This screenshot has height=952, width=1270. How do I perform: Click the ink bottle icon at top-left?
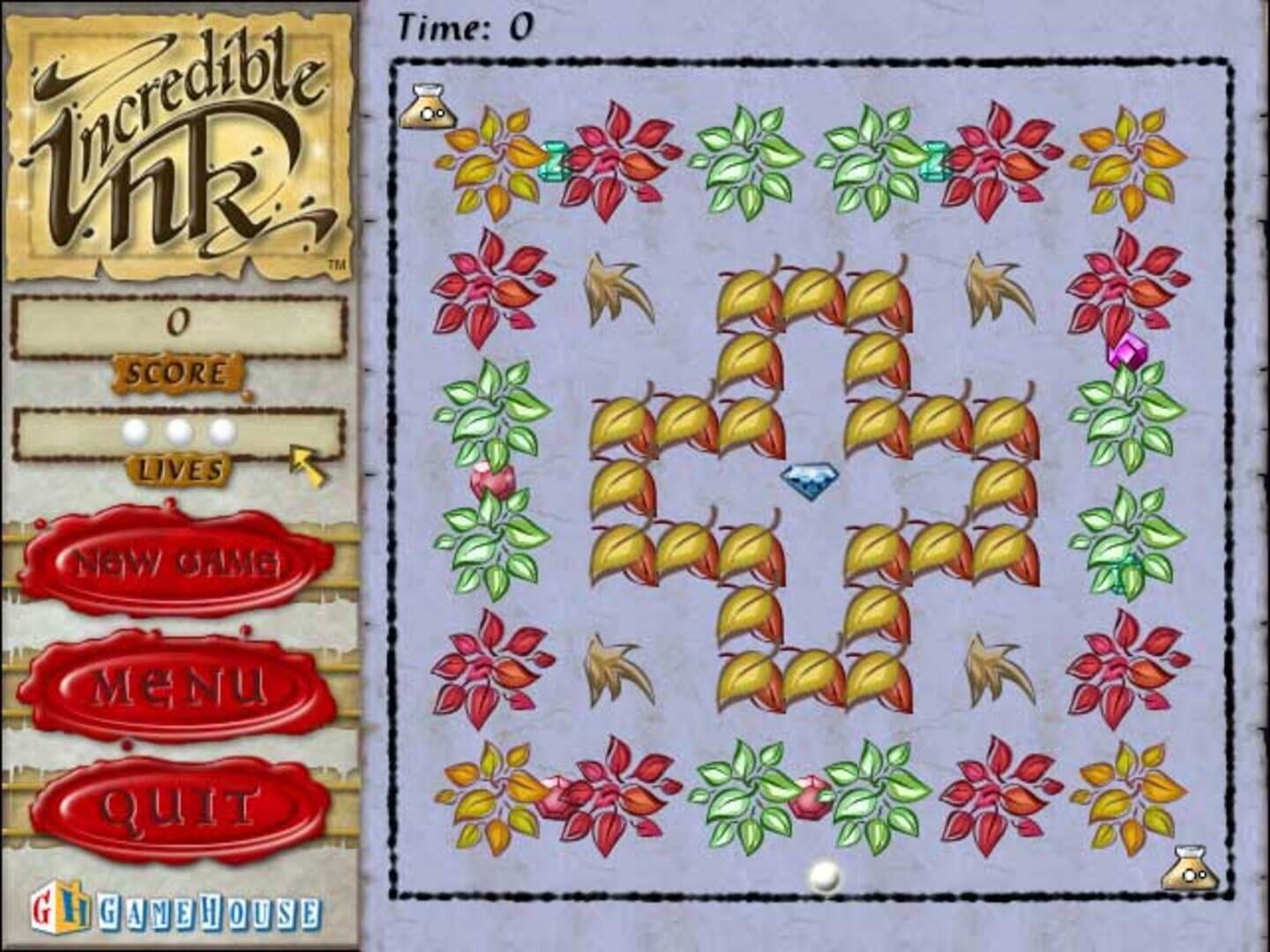[430, 104]
